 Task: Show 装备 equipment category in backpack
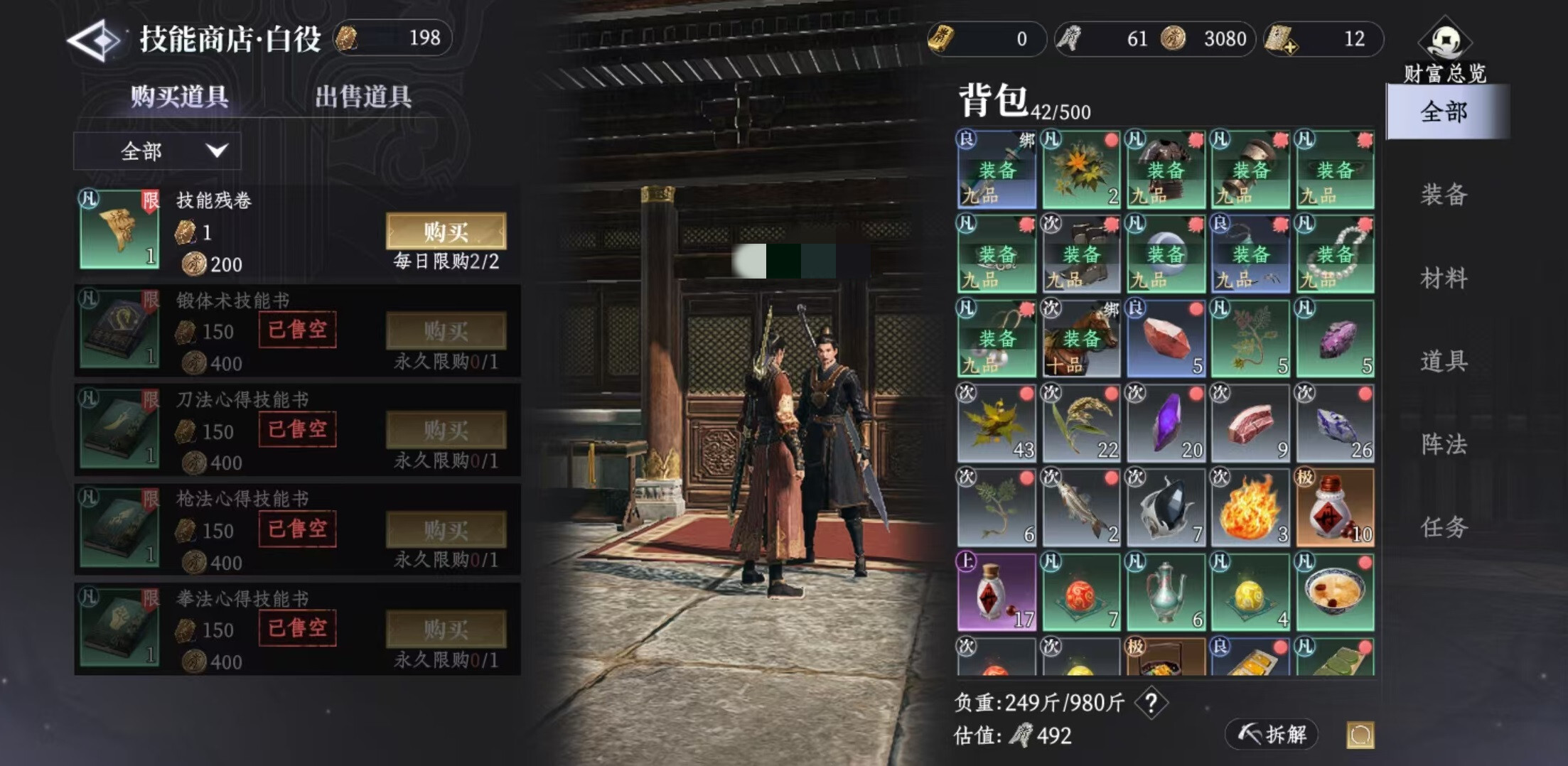(x=1444, y=194)
